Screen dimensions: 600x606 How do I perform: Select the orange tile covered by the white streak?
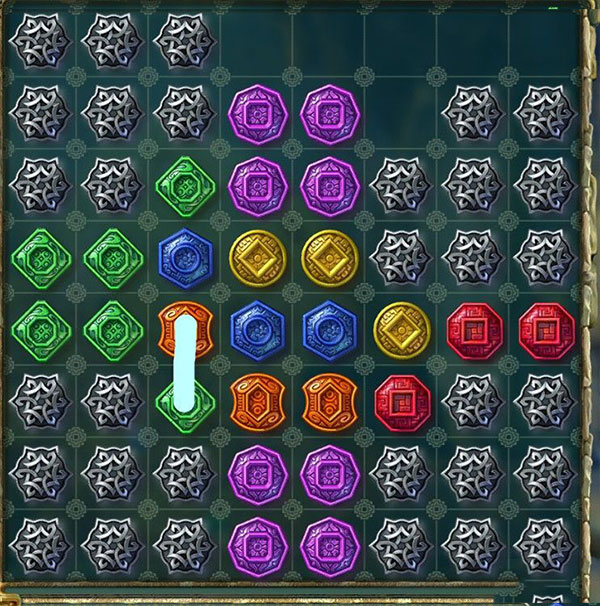coord(186,327)
